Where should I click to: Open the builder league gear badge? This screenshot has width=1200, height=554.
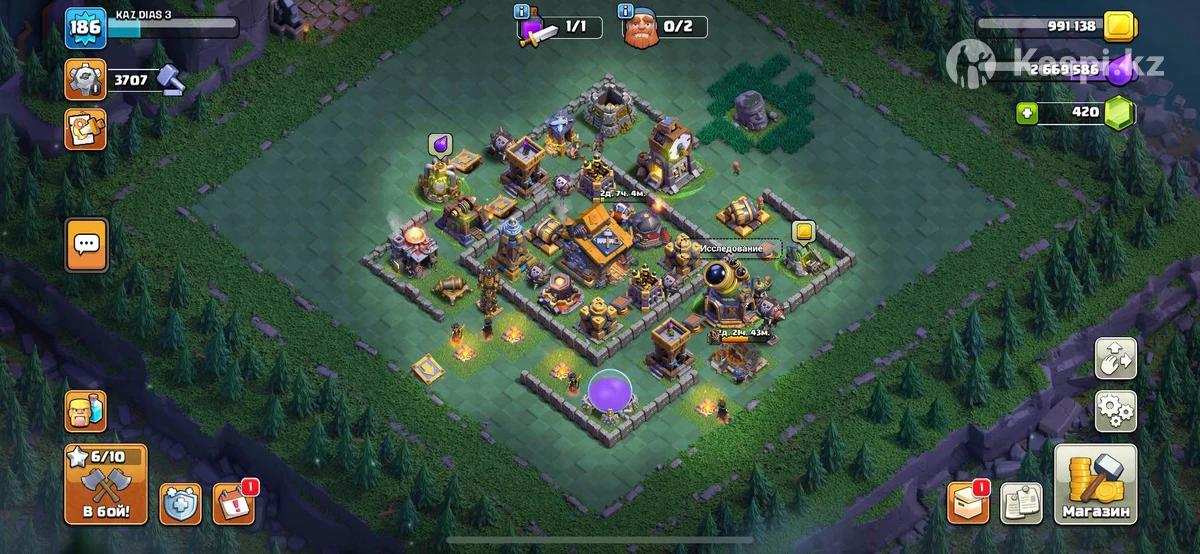tap(86, 79)
